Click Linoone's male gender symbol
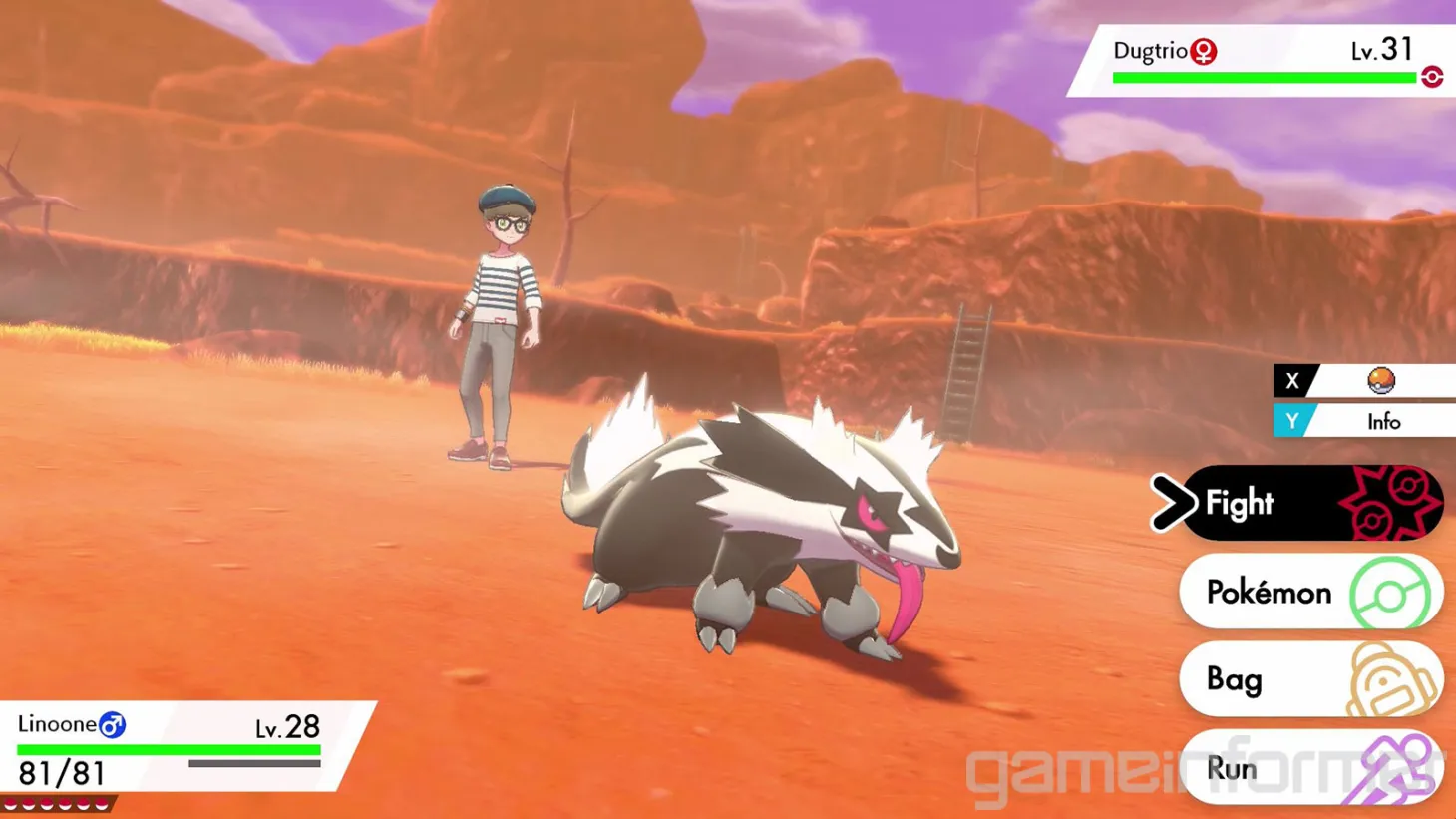1456x819 pixels. pyautogui.click(x=113, y=724)
